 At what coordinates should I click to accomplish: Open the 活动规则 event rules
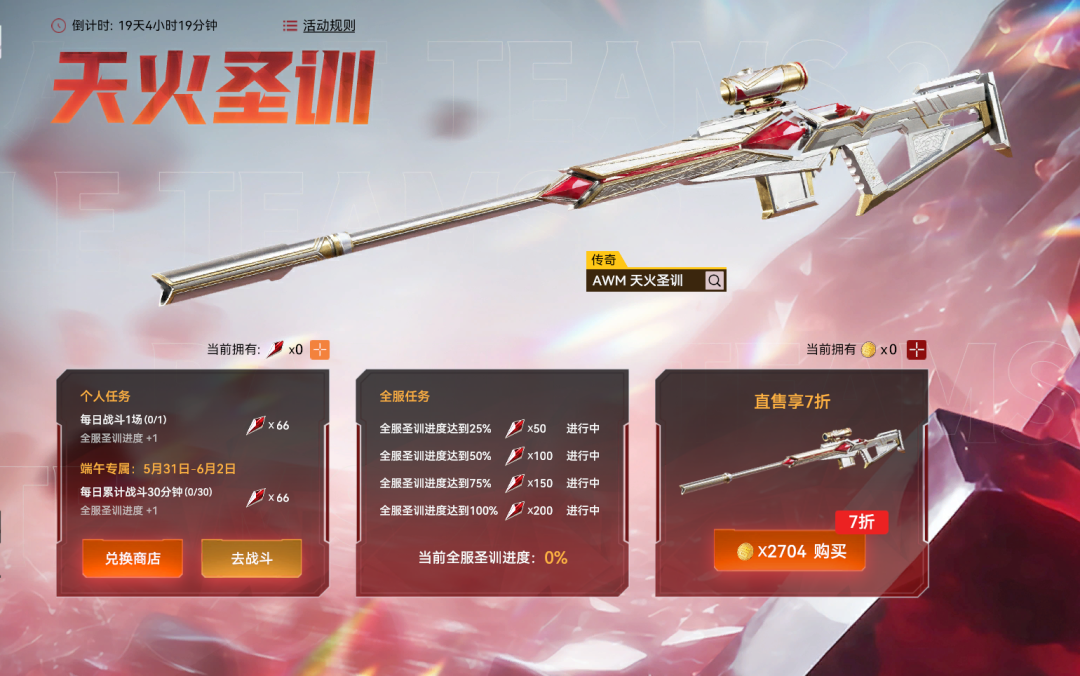click(x=319, y=25)
